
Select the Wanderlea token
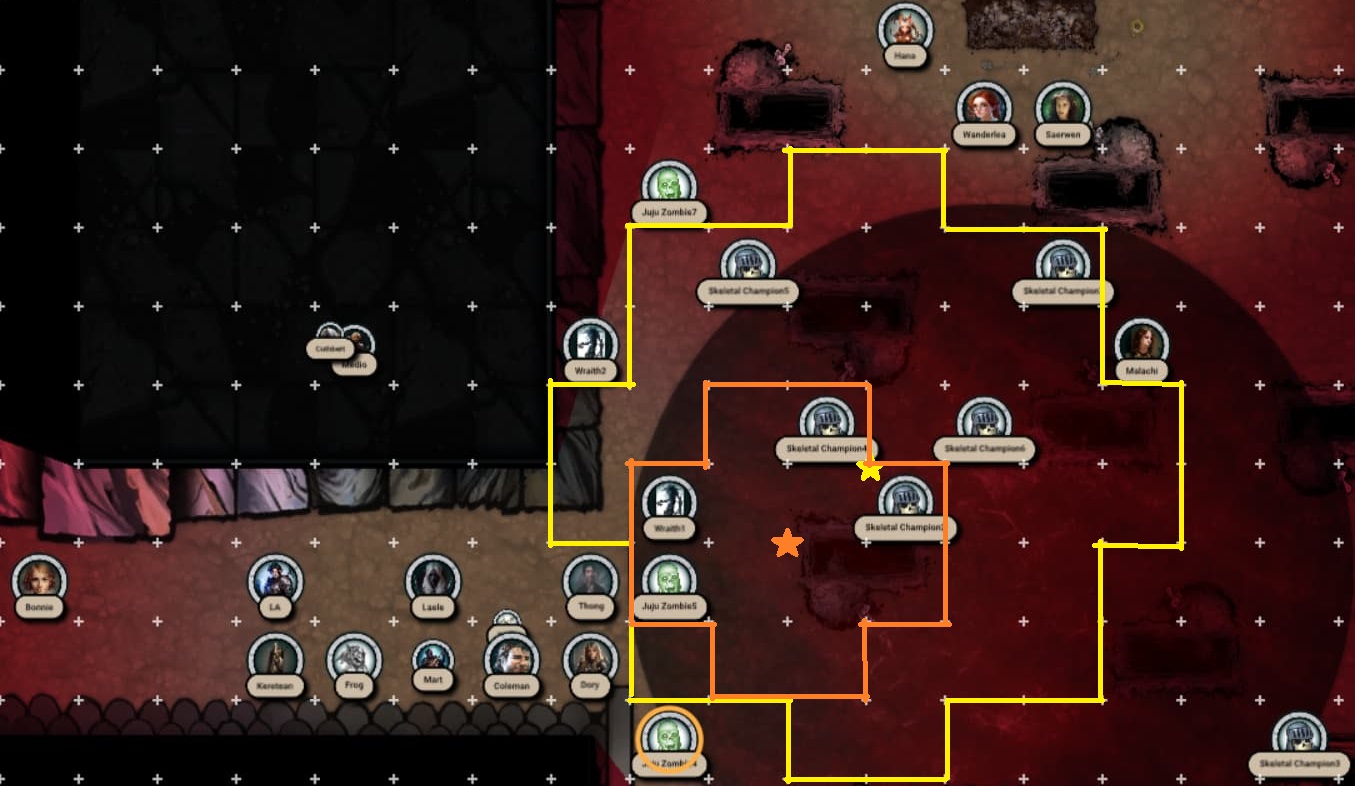coord(984,107)
